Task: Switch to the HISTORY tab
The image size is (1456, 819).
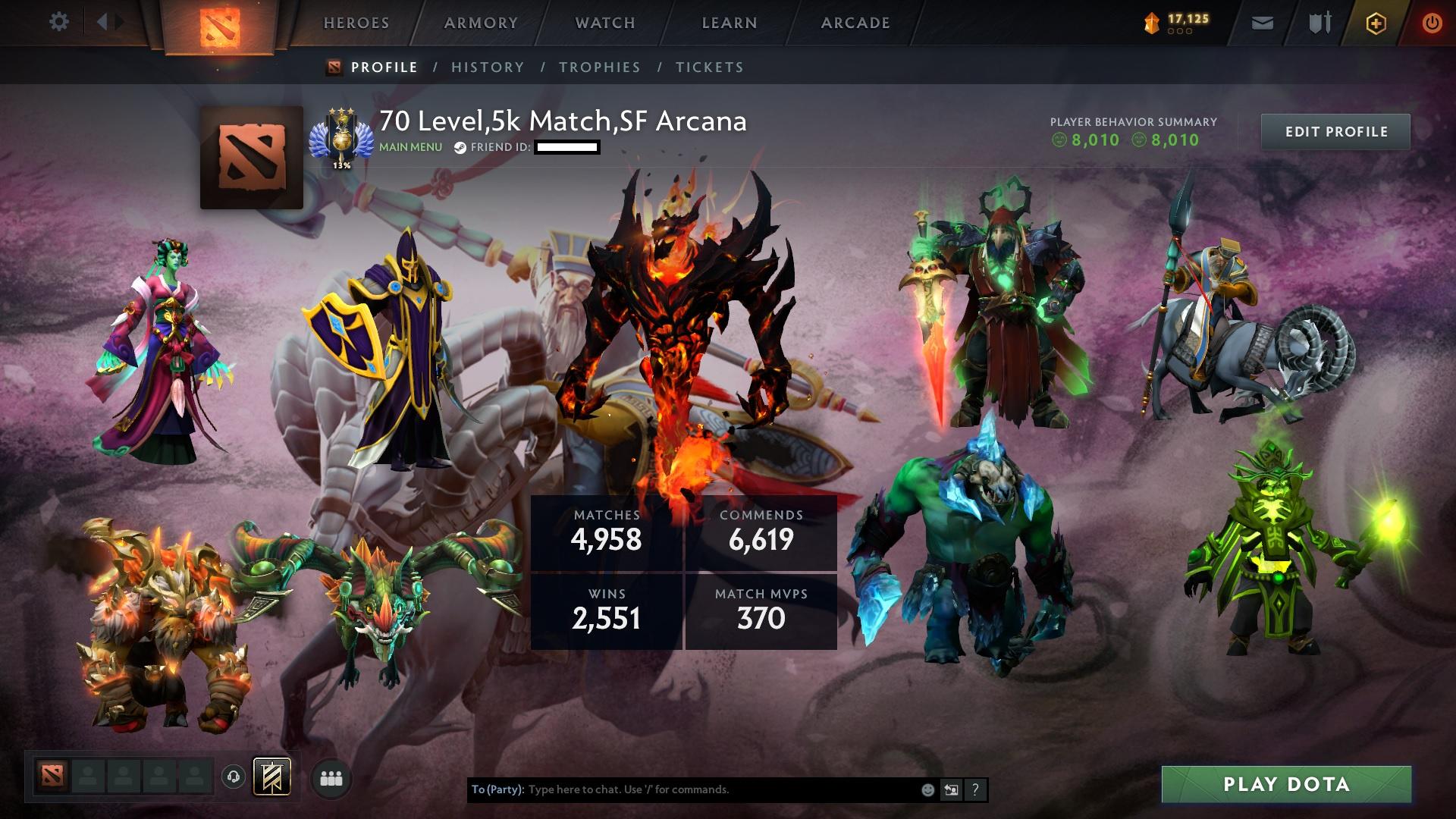Action: click(x=487, y=67)
